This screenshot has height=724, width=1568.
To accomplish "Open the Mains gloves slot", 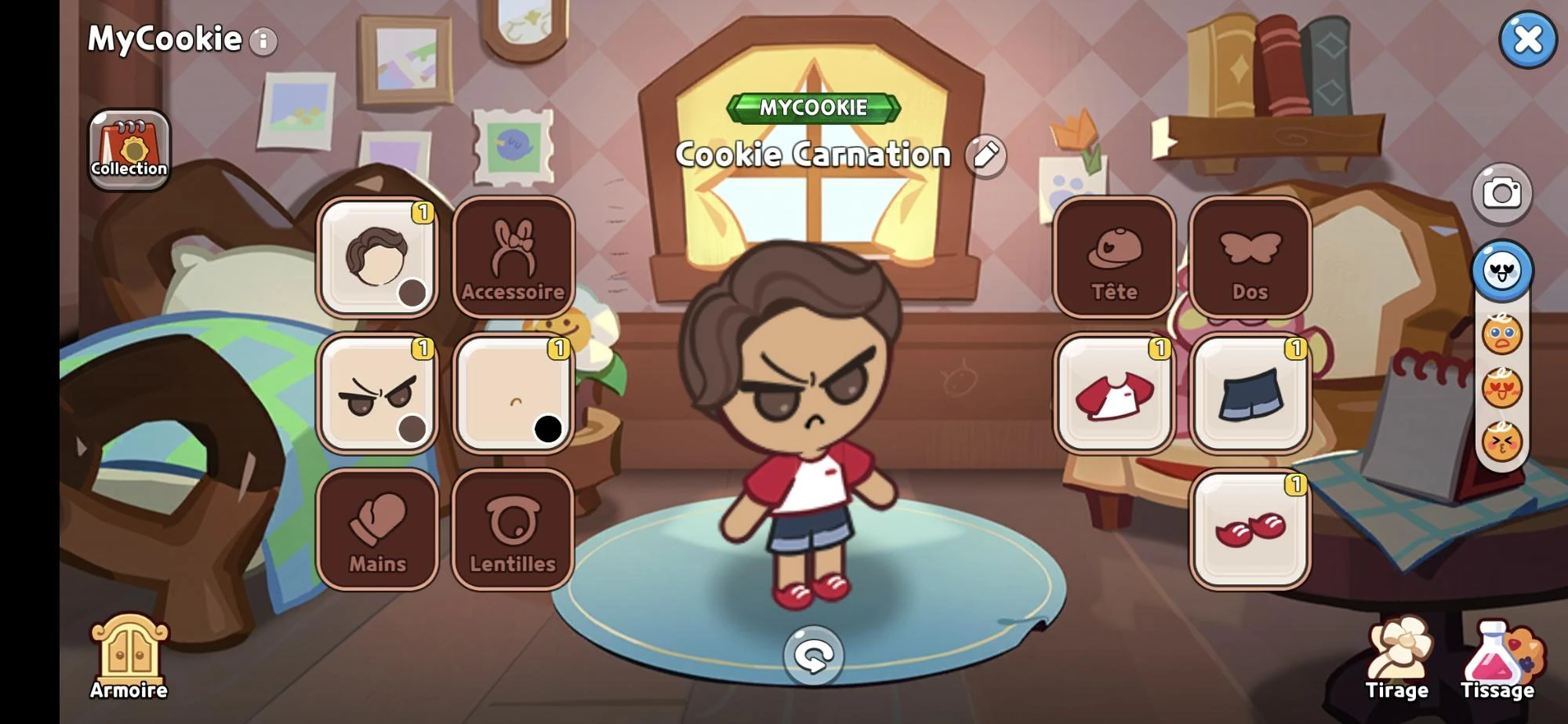I will point(378,529).
